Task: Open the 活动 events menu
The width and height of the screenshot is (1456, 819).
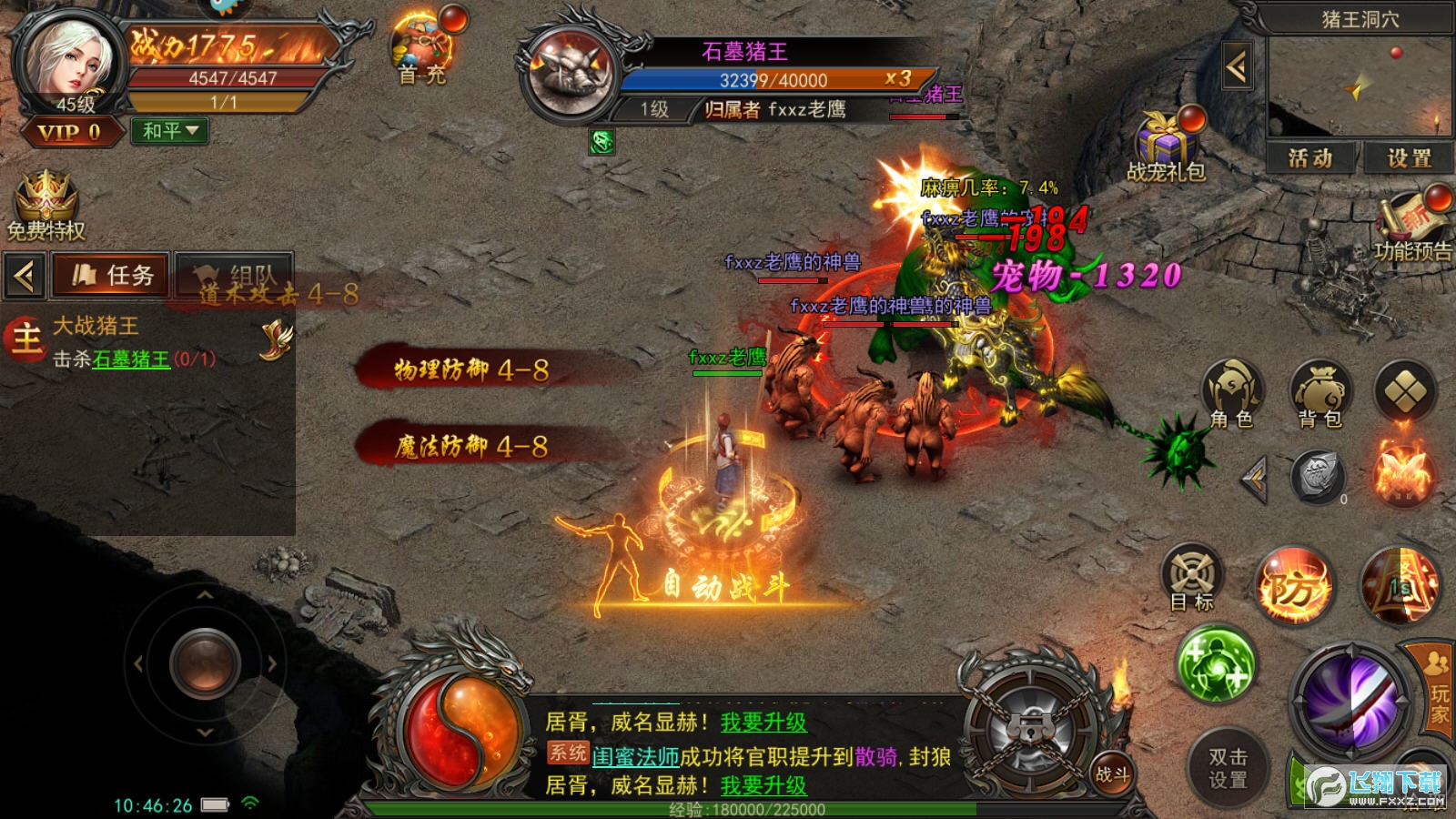Action: point(1310,158)
